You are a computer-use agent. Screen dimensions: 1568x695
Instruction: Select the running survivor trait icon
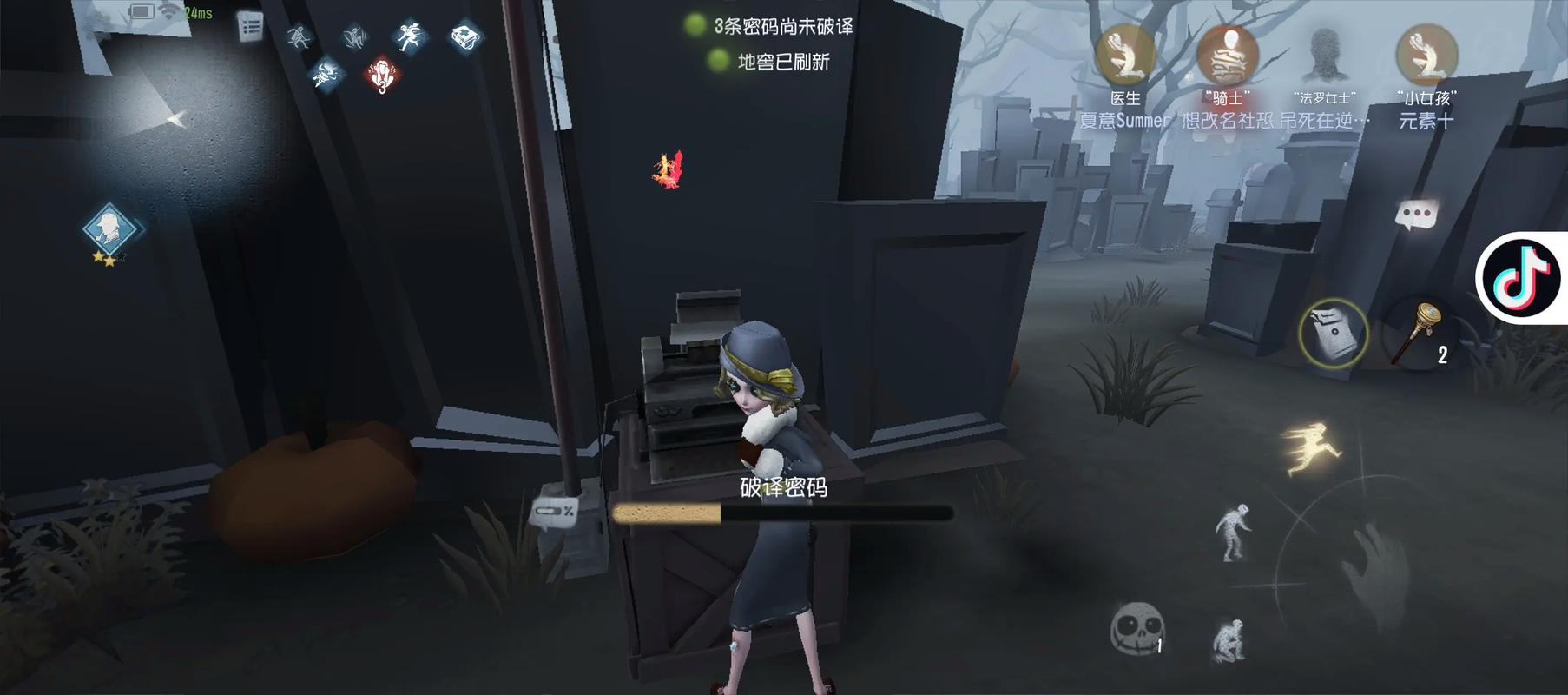[412, 37]
